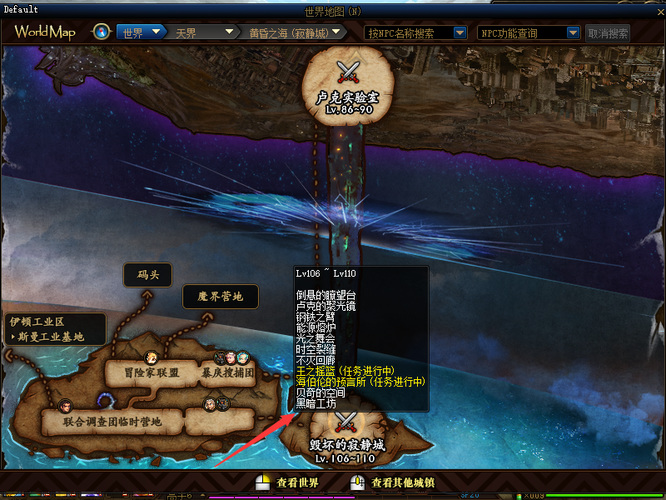
Task: Choose the 联合调查团临时营地 area
Action: tap(111, 422)
